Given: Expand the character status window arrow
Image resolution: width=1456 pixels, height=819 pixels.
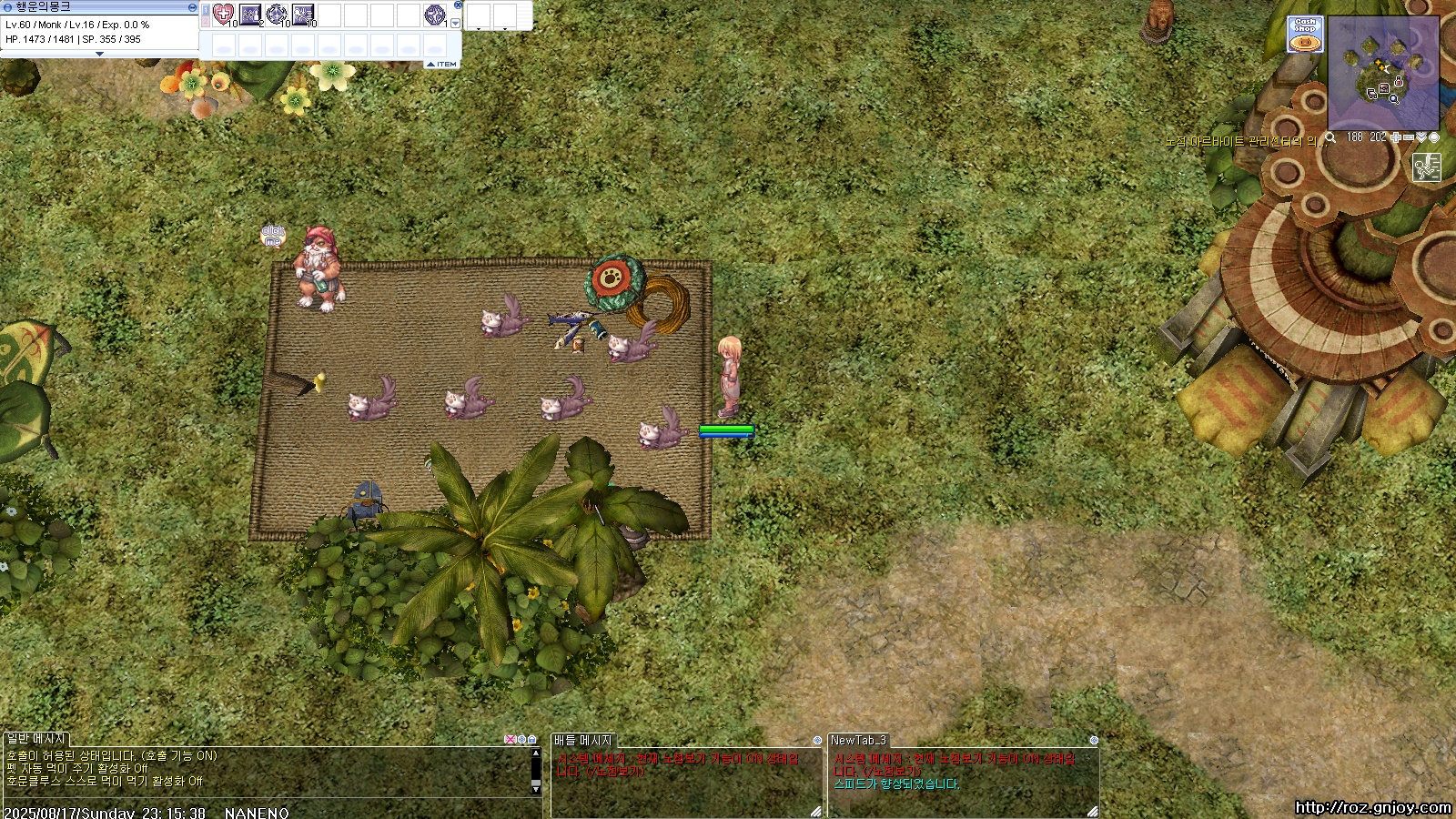Looking at the screenshot, I should point(99,54).
